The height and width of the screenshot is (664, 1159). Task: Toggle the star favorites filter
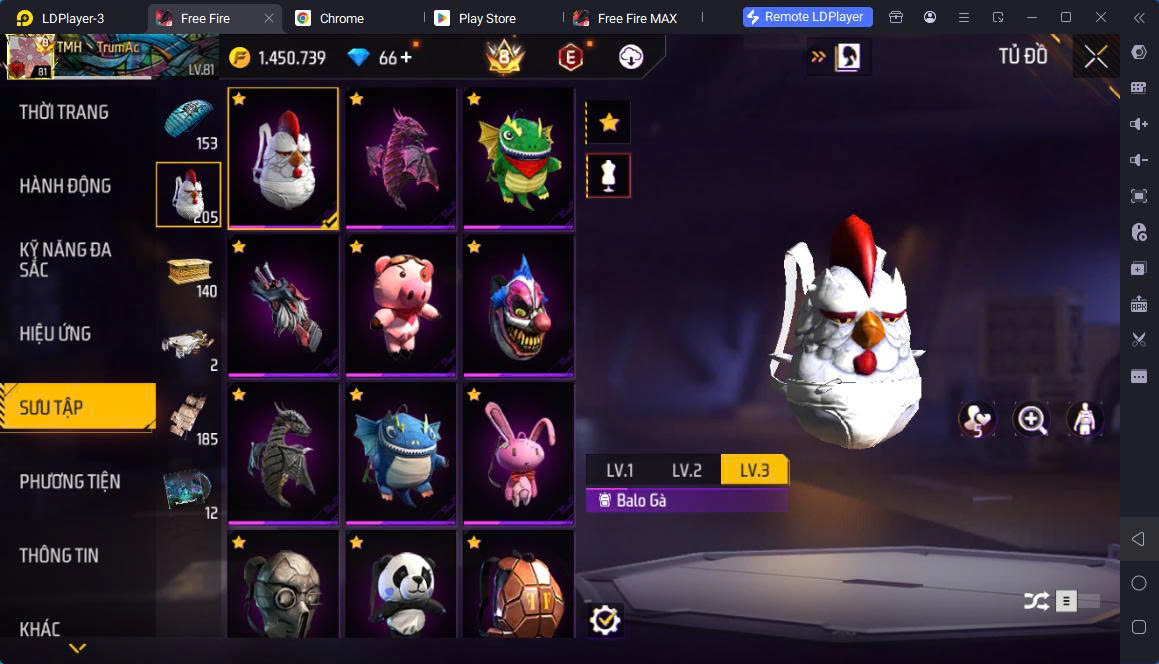tap(608, 123)
